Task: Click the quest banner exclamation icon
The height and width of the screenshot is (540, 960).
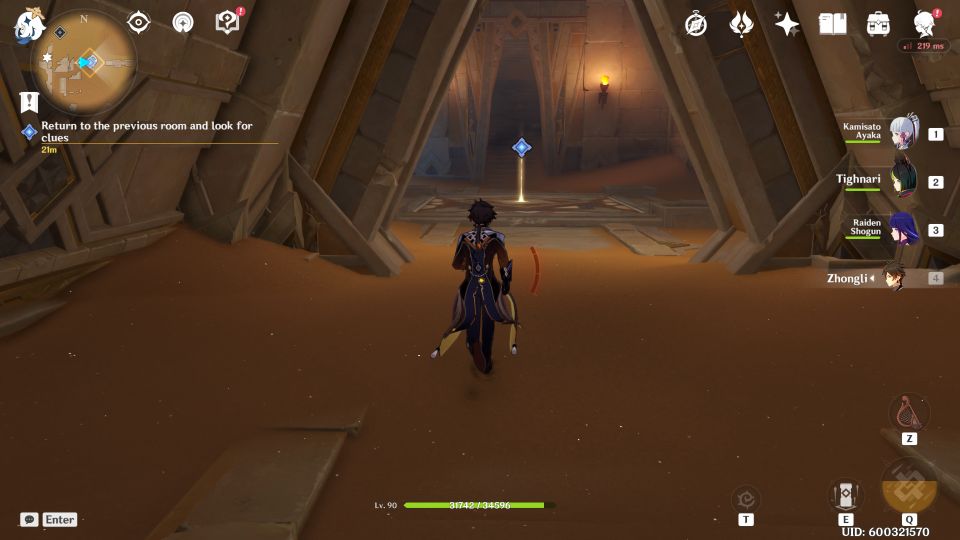Action: 28,101
